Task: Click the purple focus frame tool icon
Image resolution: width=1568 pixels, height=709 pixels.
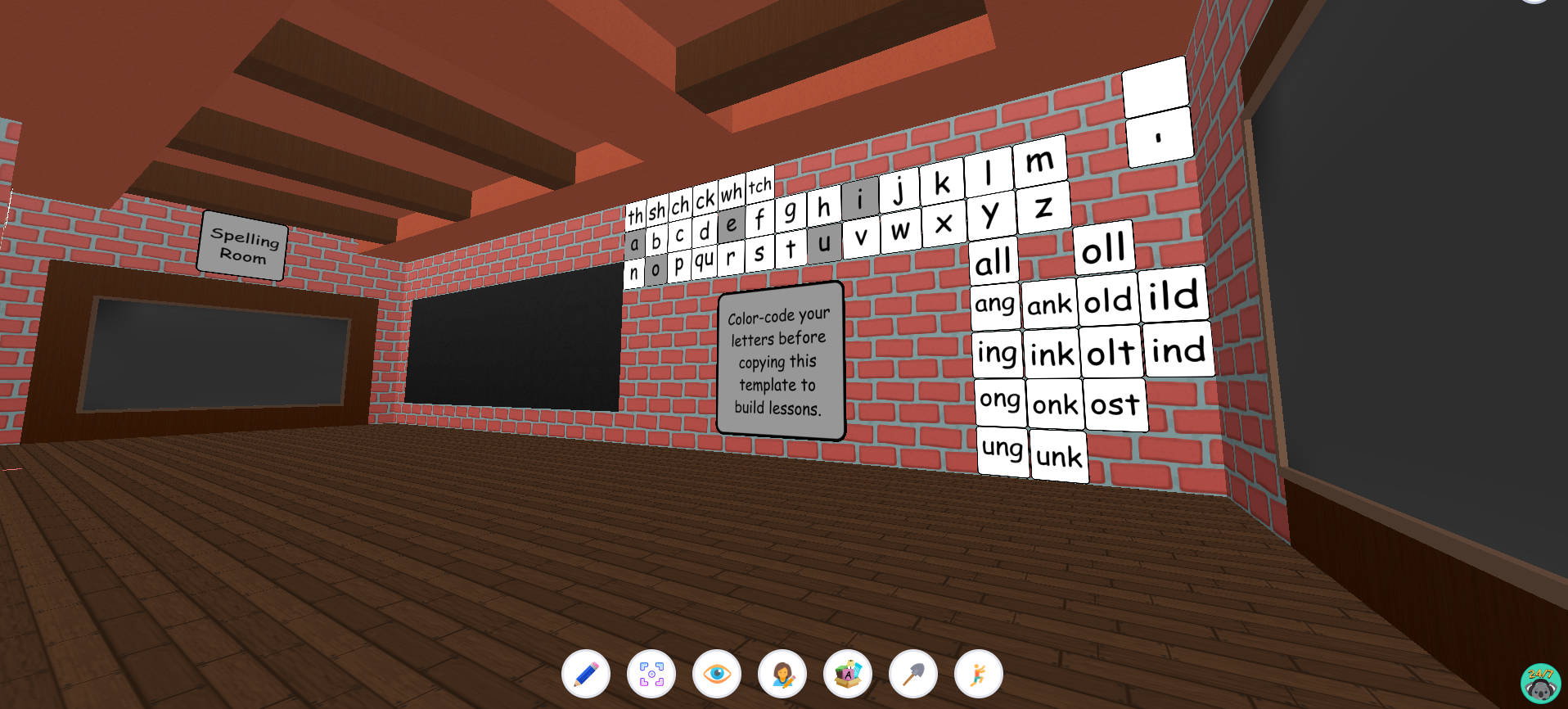Action: (x=651, y=673)
